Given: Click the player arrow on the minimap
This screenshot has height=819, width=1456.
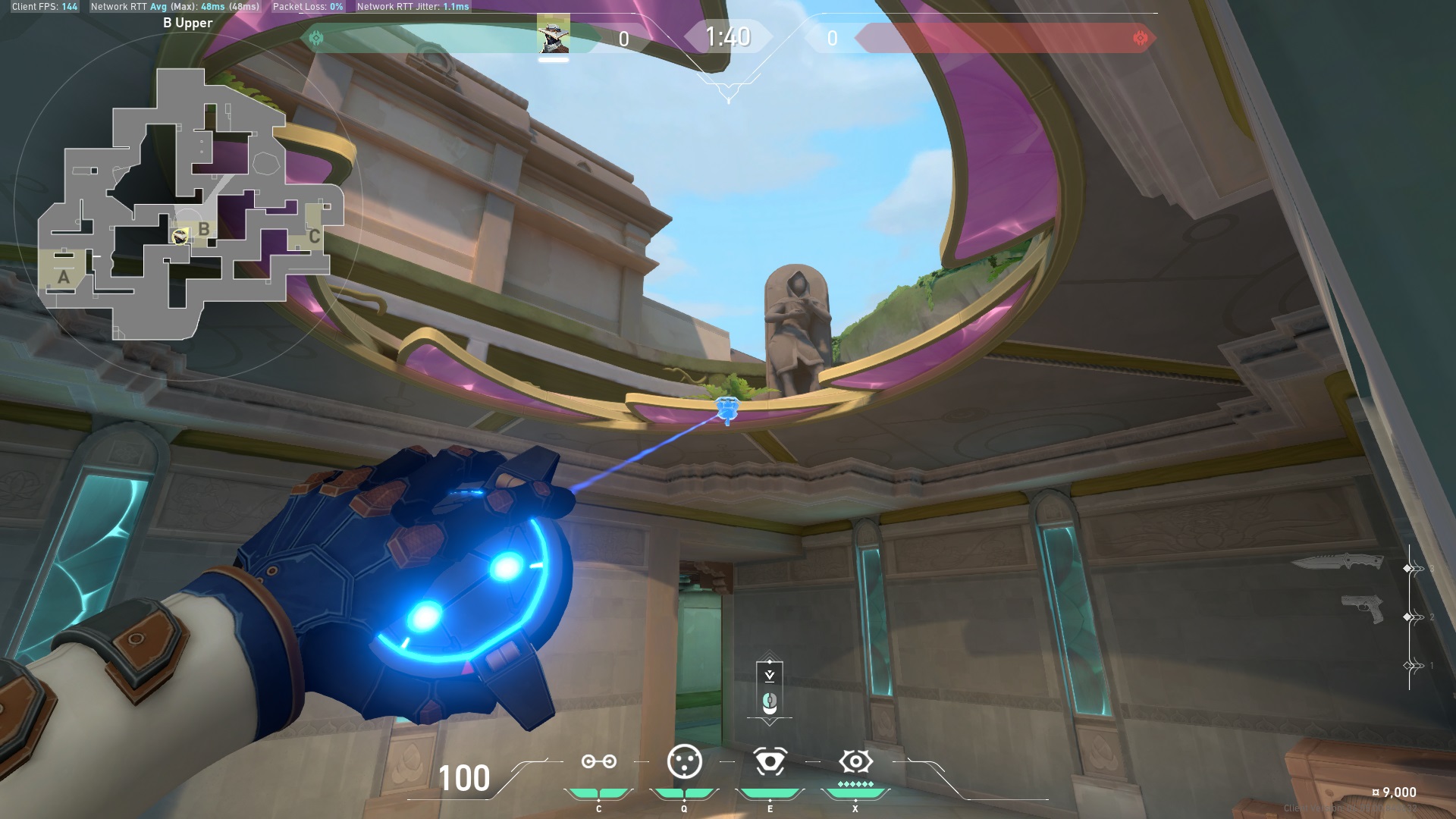Looking at the screenshot, I should click(x=180, y=237).
